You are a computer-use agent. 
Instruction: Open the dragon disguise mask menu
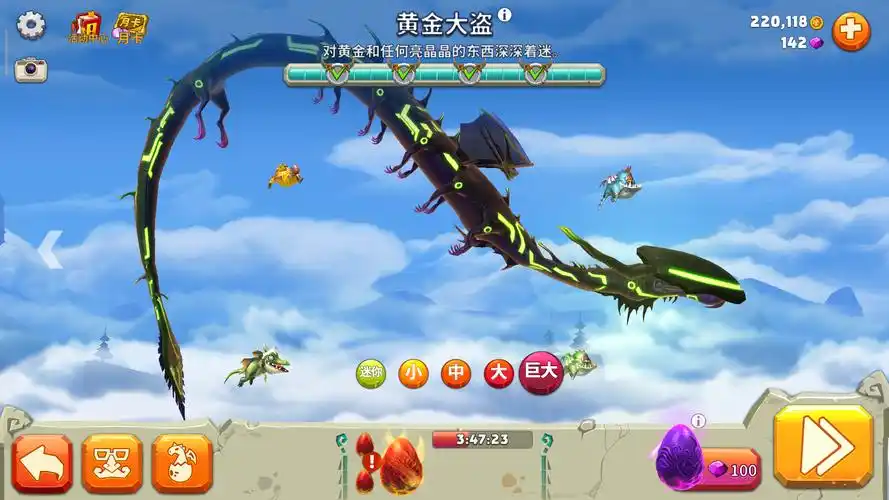point(112,462)
